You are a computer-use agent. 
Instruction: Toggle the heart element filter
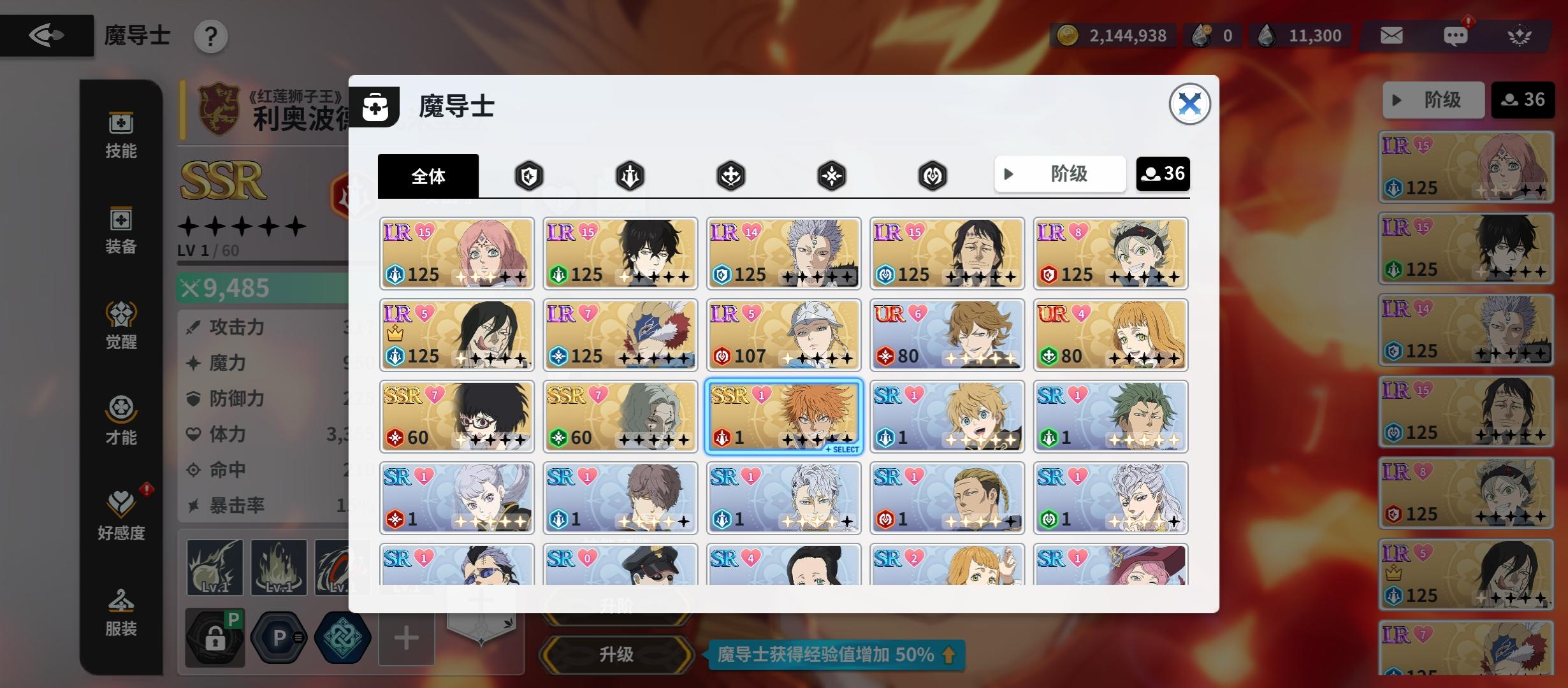[x=931, y=175]
